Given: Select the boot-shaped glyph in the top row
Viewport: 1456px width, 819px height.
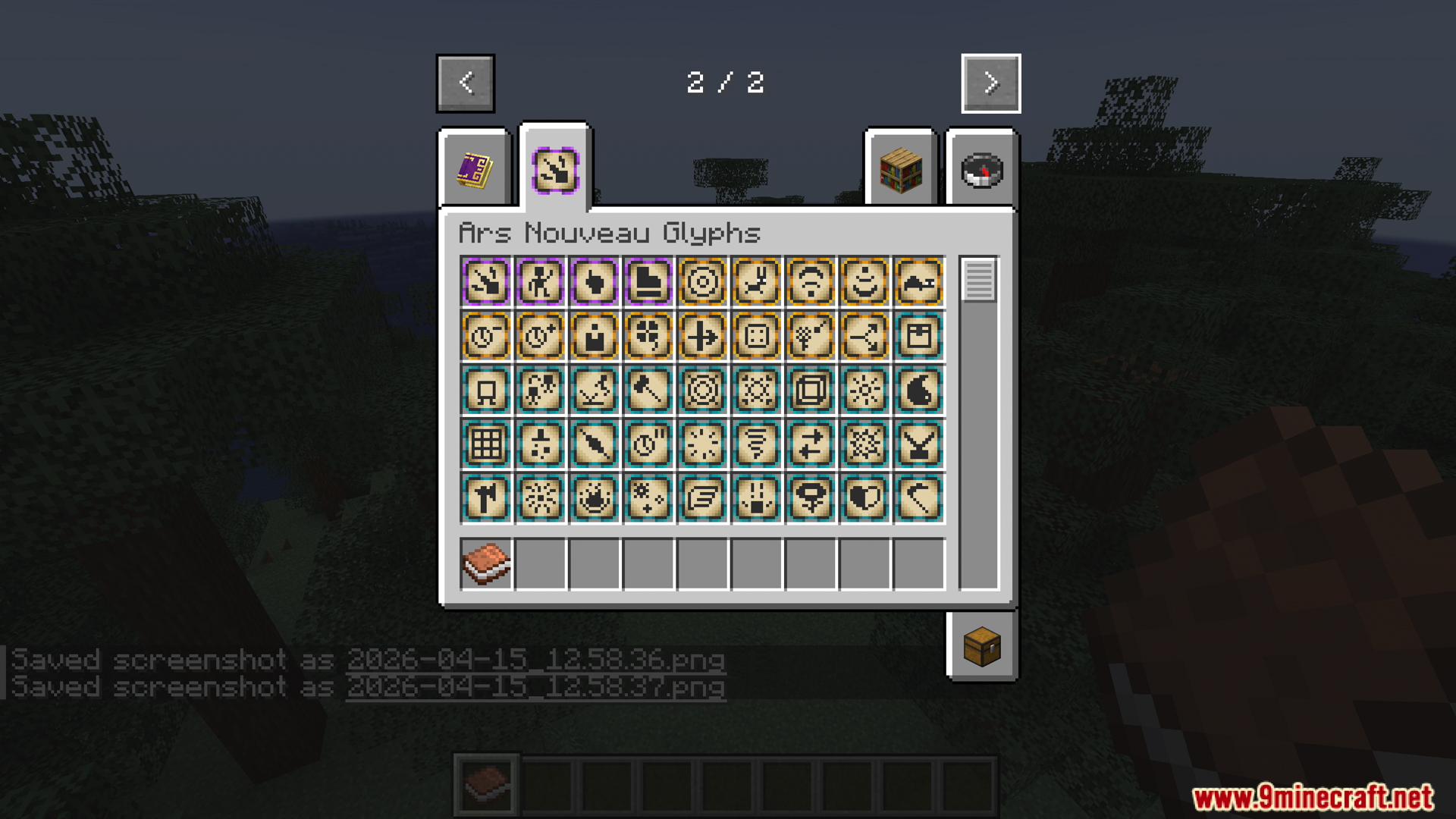Looking at the screenshot, I should click(x=648, y=283).
